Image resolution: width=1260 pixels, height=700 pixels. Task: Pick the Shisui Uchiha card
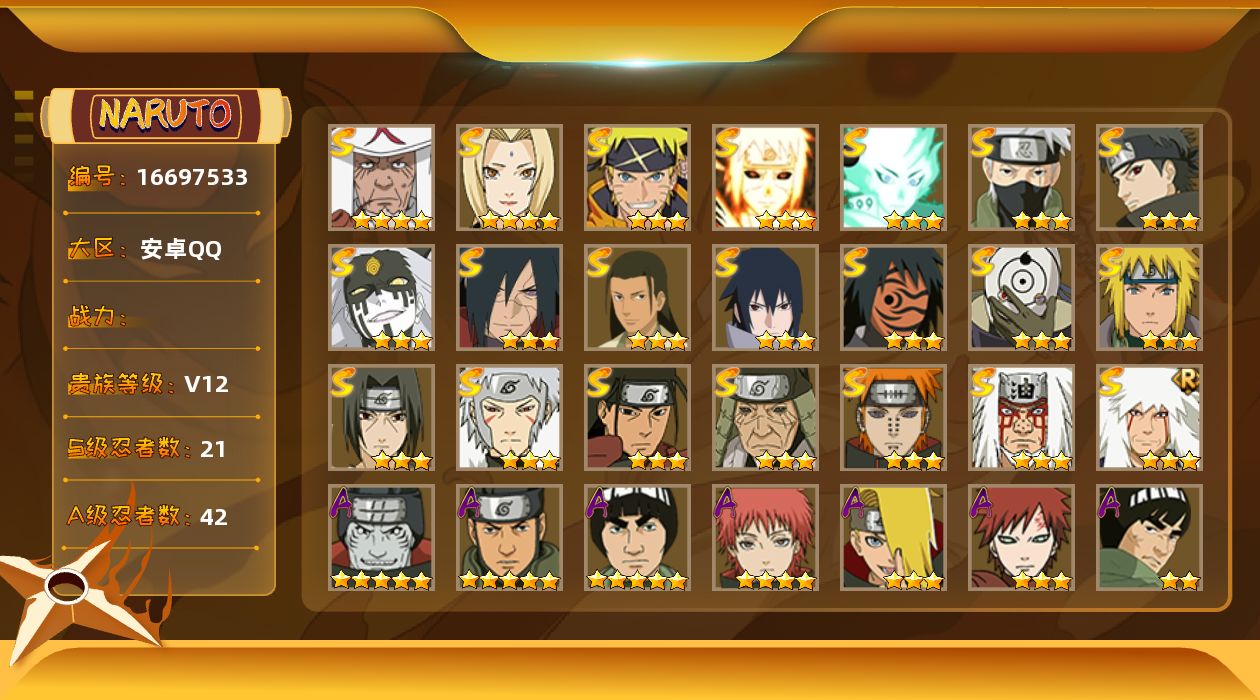[1149, 177]
